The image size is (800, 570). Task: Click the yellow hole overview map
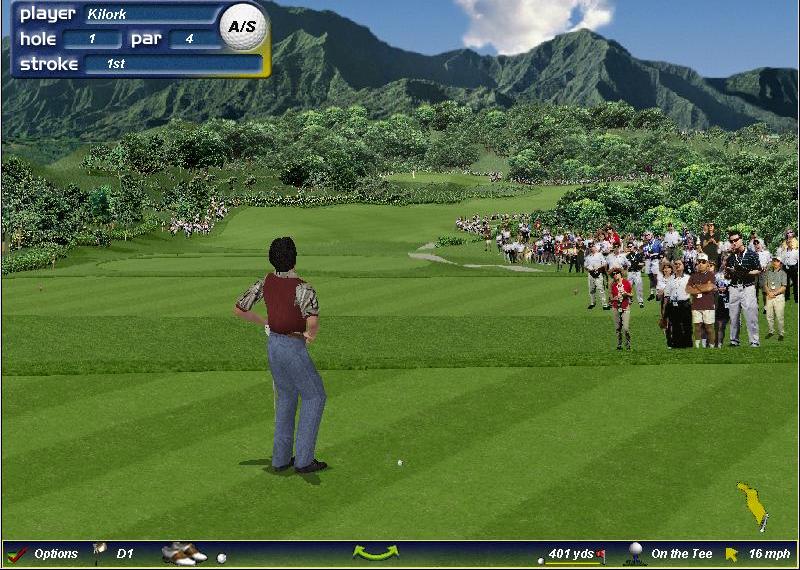[x=752, y=503]
